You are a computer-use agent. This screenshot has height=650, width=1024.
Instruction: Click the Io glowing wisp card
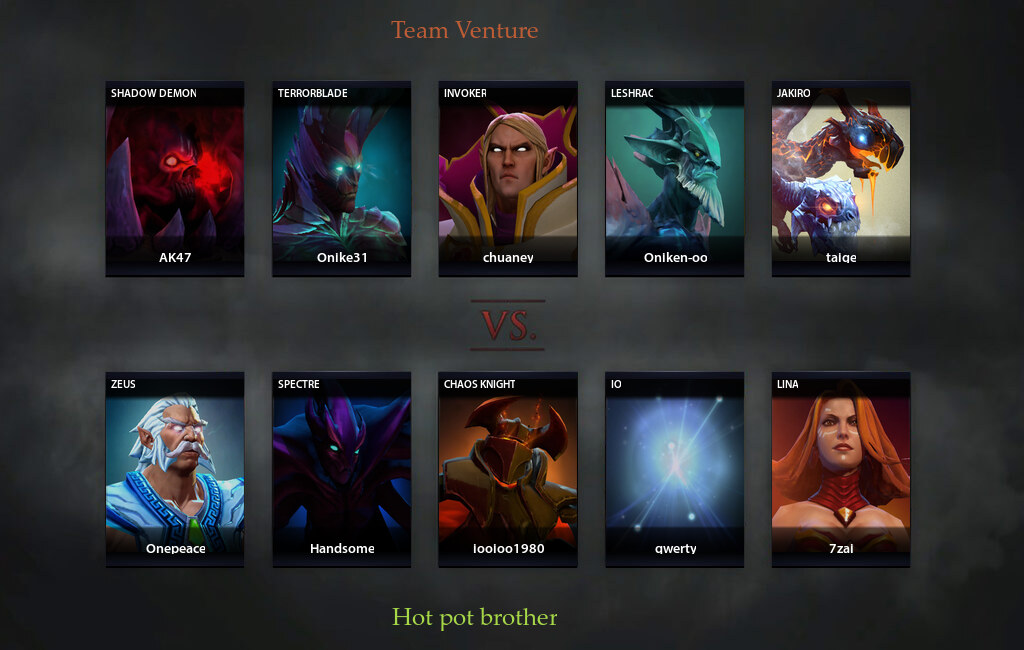pyautogui.click(x=674, y=469)
